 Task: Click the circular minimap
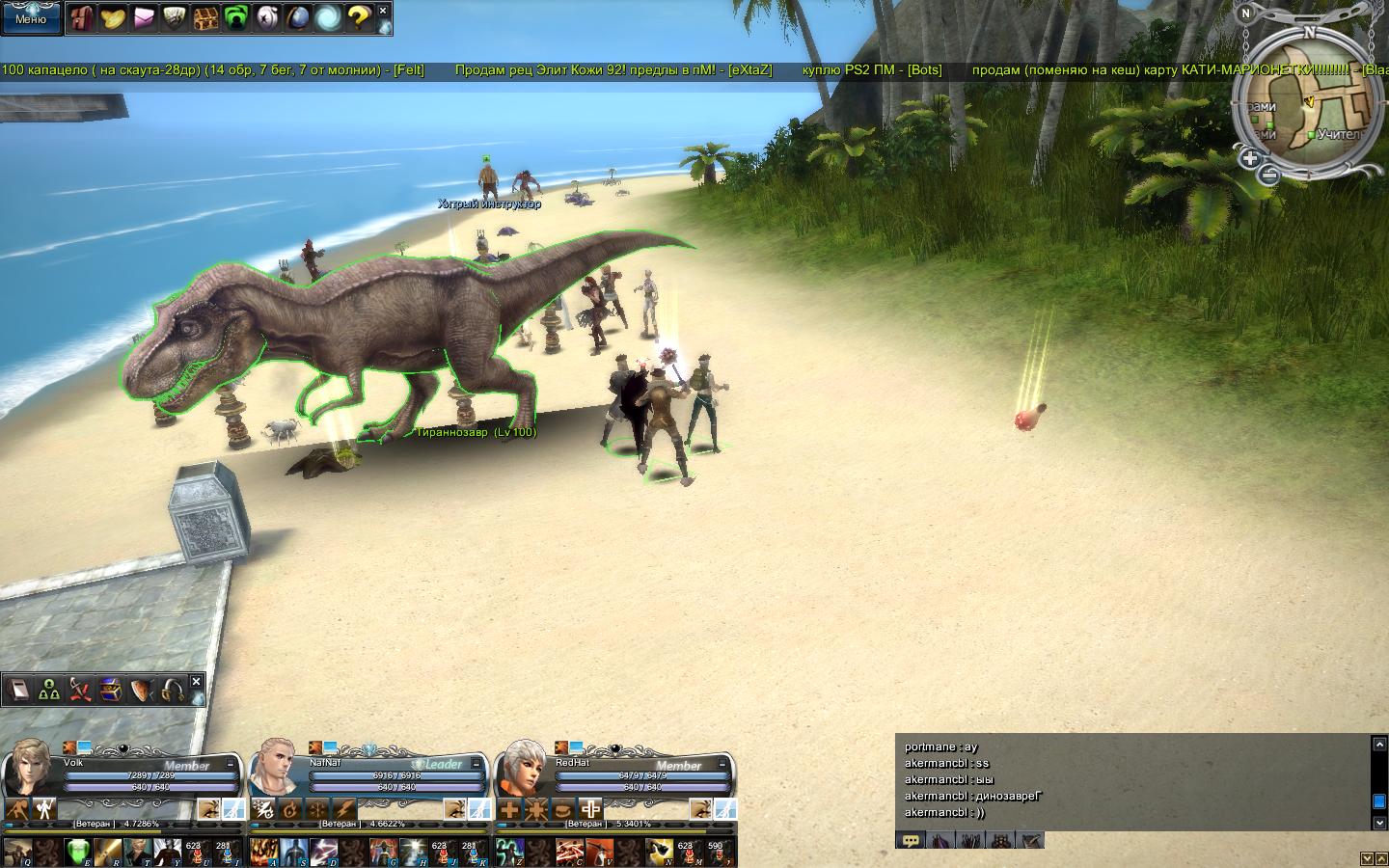coord(1310,101)
